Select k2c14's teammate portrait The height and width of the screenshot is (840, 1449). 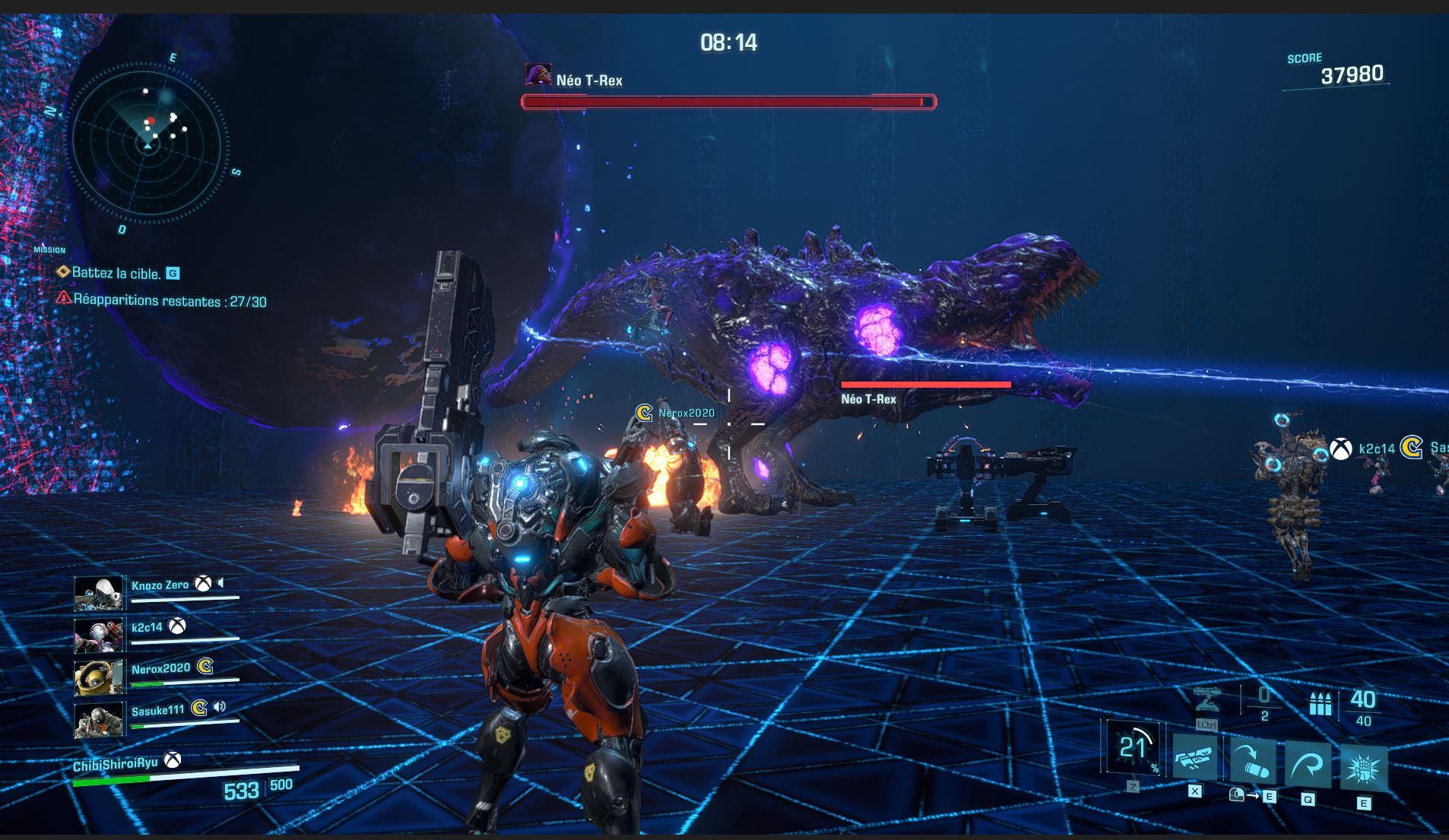99,635
